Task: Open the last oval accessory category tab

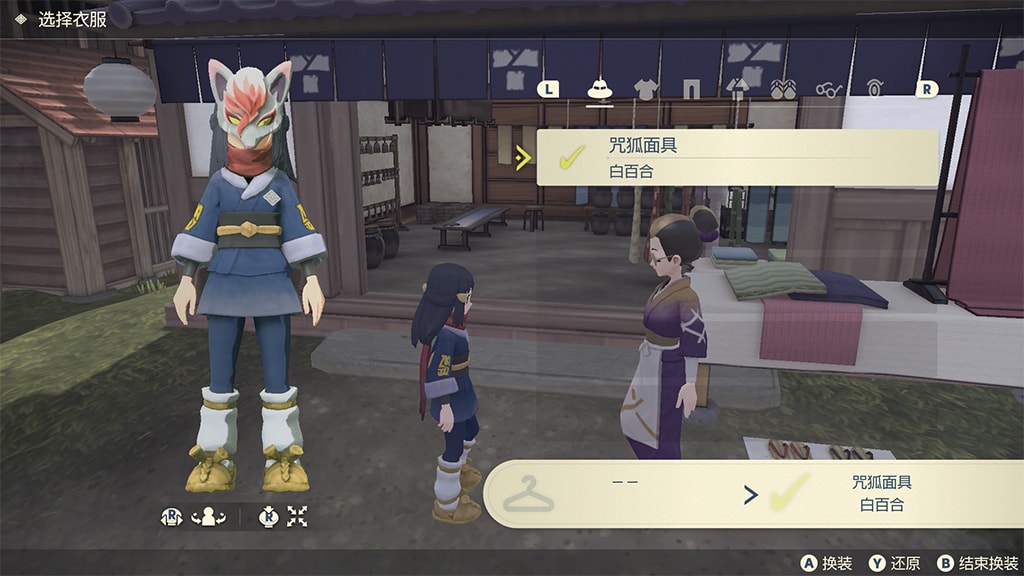Action: coord(875,89)
